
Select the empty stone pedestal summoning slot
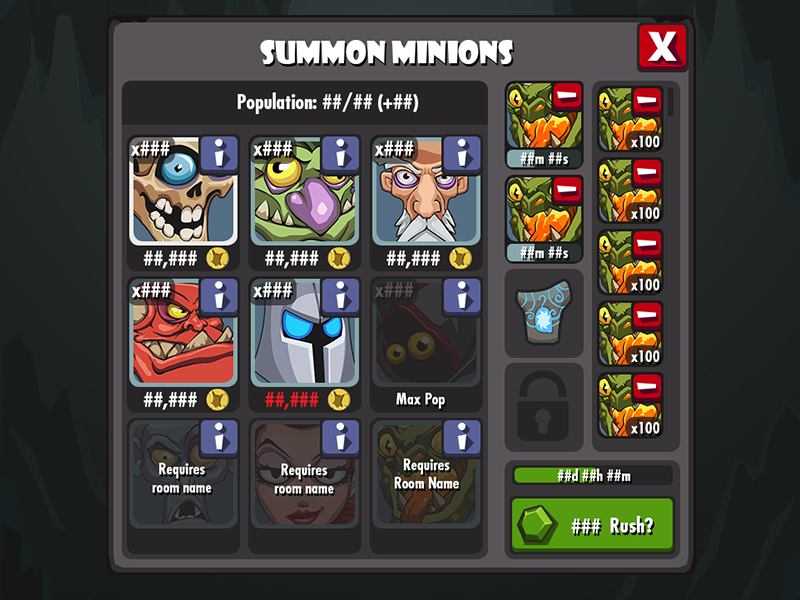(x=544, y=313)
